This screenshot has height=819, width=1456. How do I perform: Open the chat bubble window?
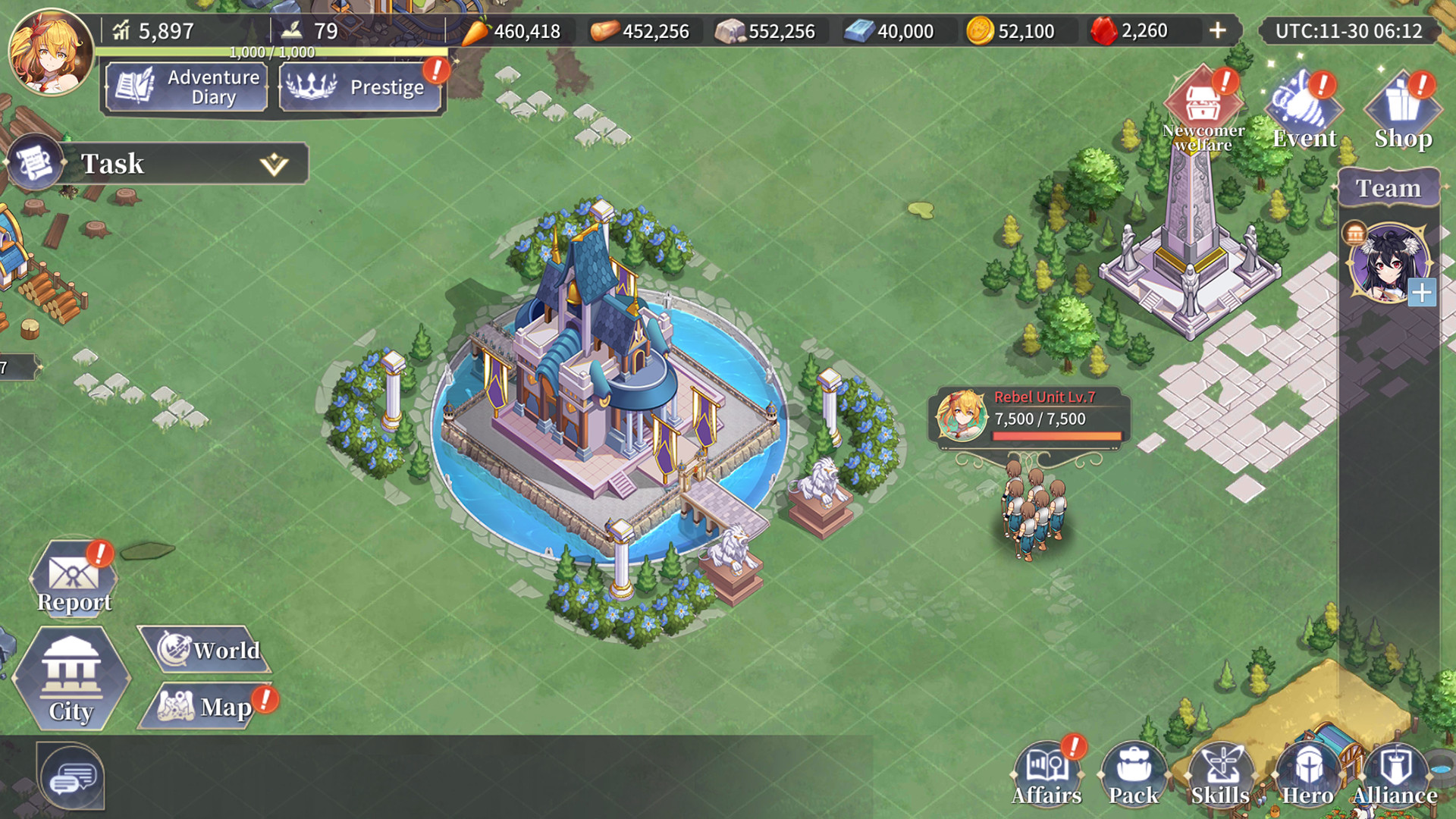(x=71, y=777)
